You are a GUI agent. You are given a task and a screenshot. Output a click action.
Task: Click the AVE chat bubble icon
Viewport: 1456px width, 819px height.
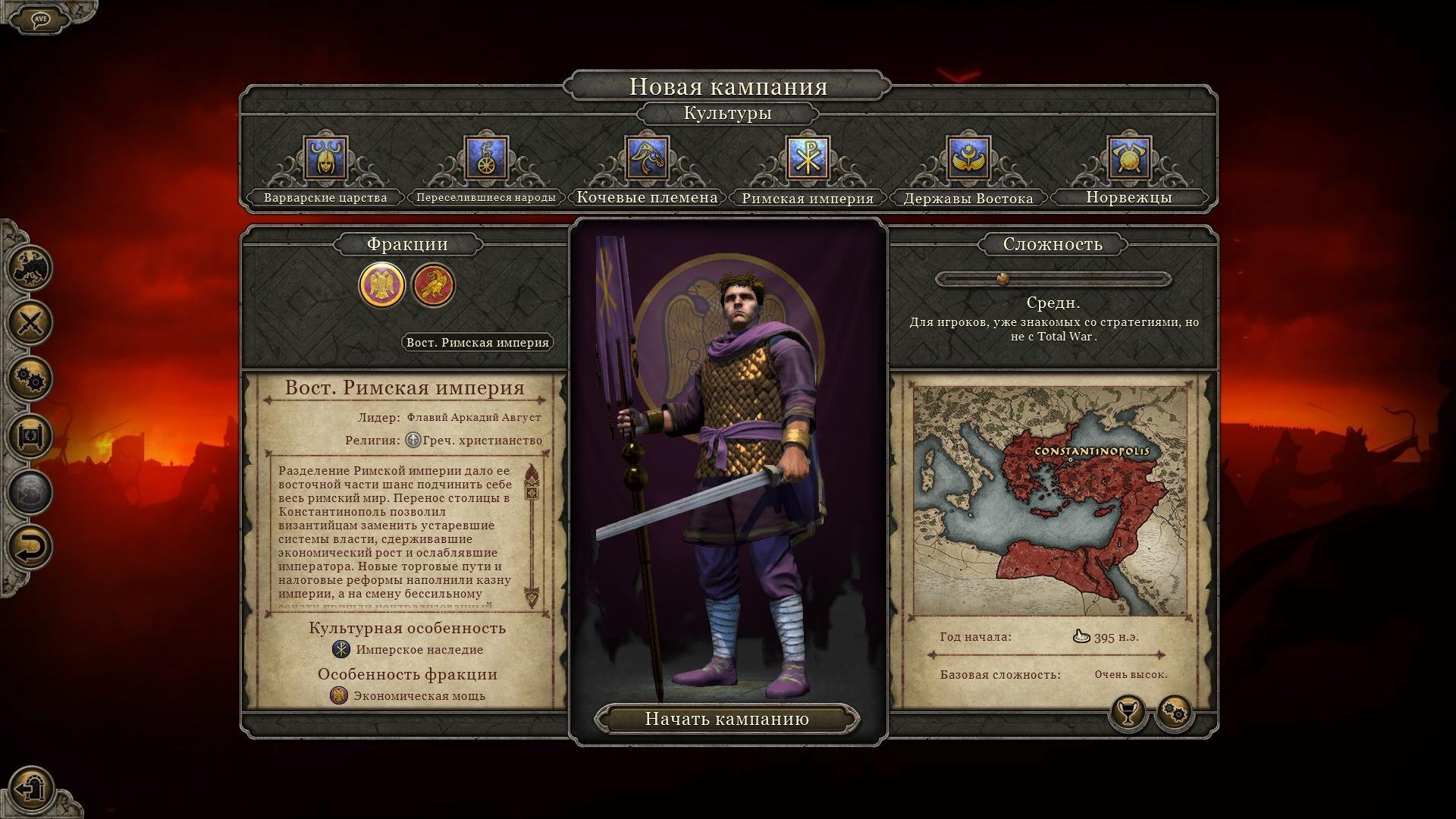coord(41,19)
